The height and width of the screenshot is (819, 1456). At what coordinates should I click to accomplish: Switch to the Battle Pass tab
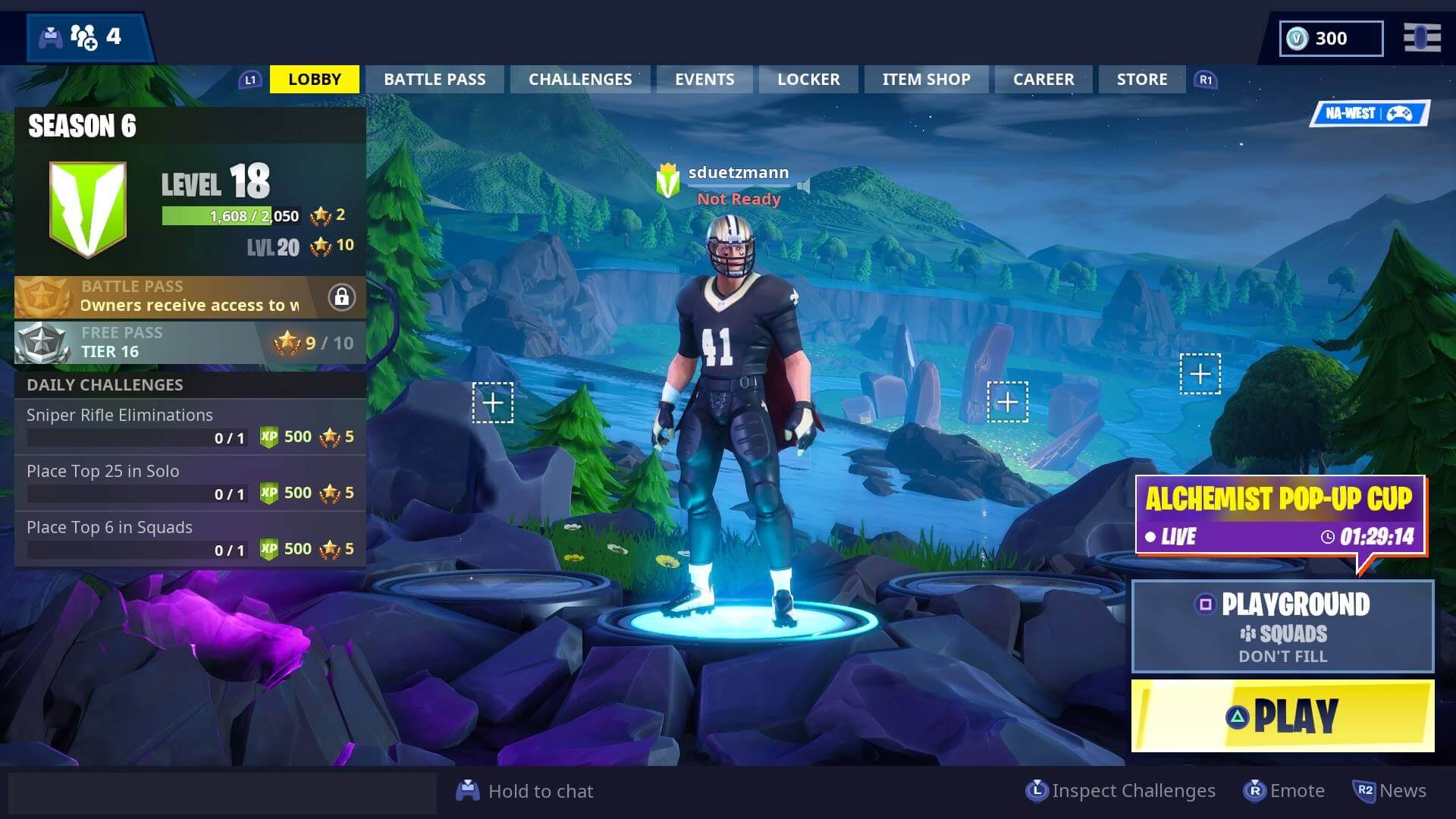435,79
